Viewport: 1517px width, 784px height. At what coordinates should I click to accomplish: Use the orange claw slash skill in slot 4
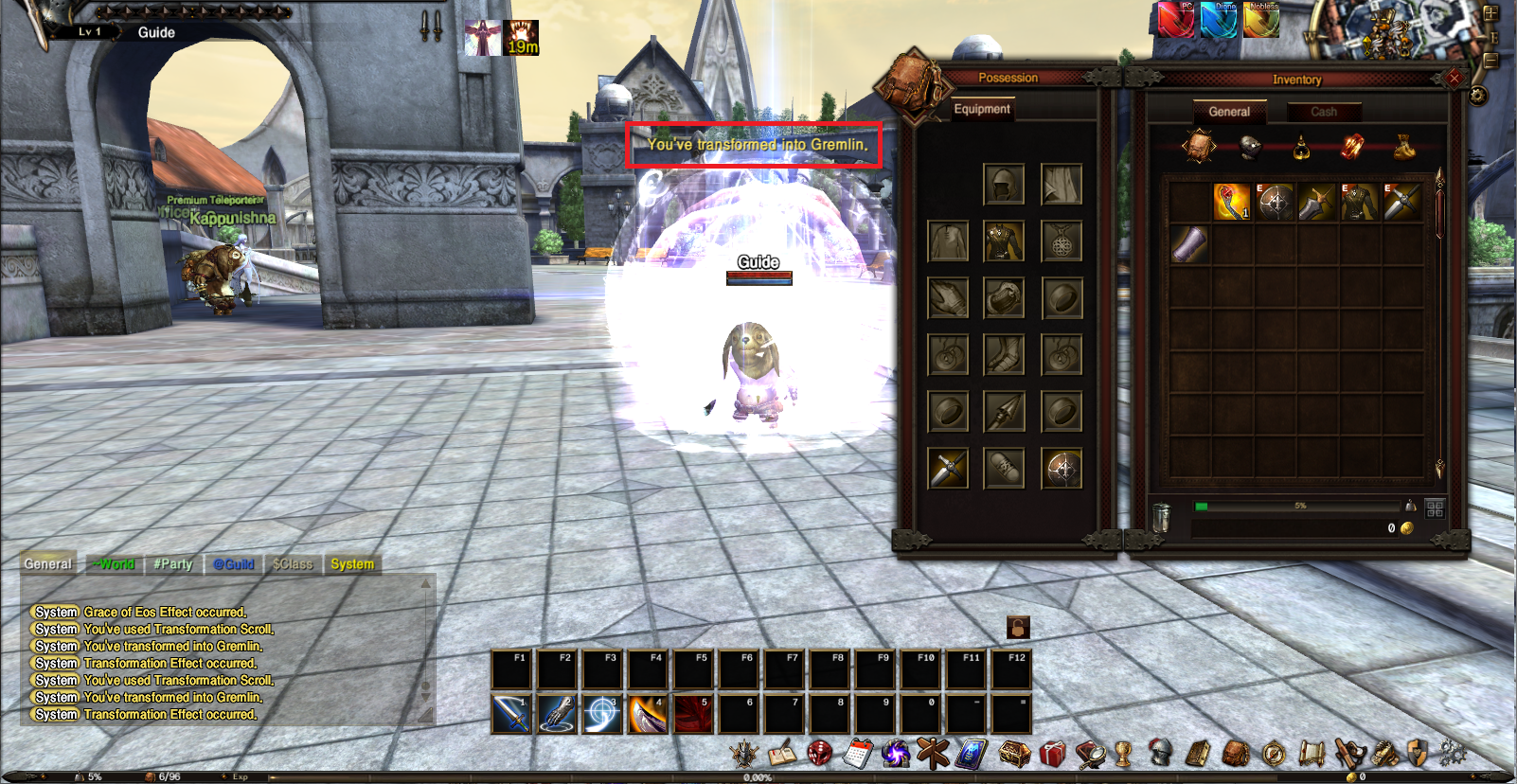648,714
